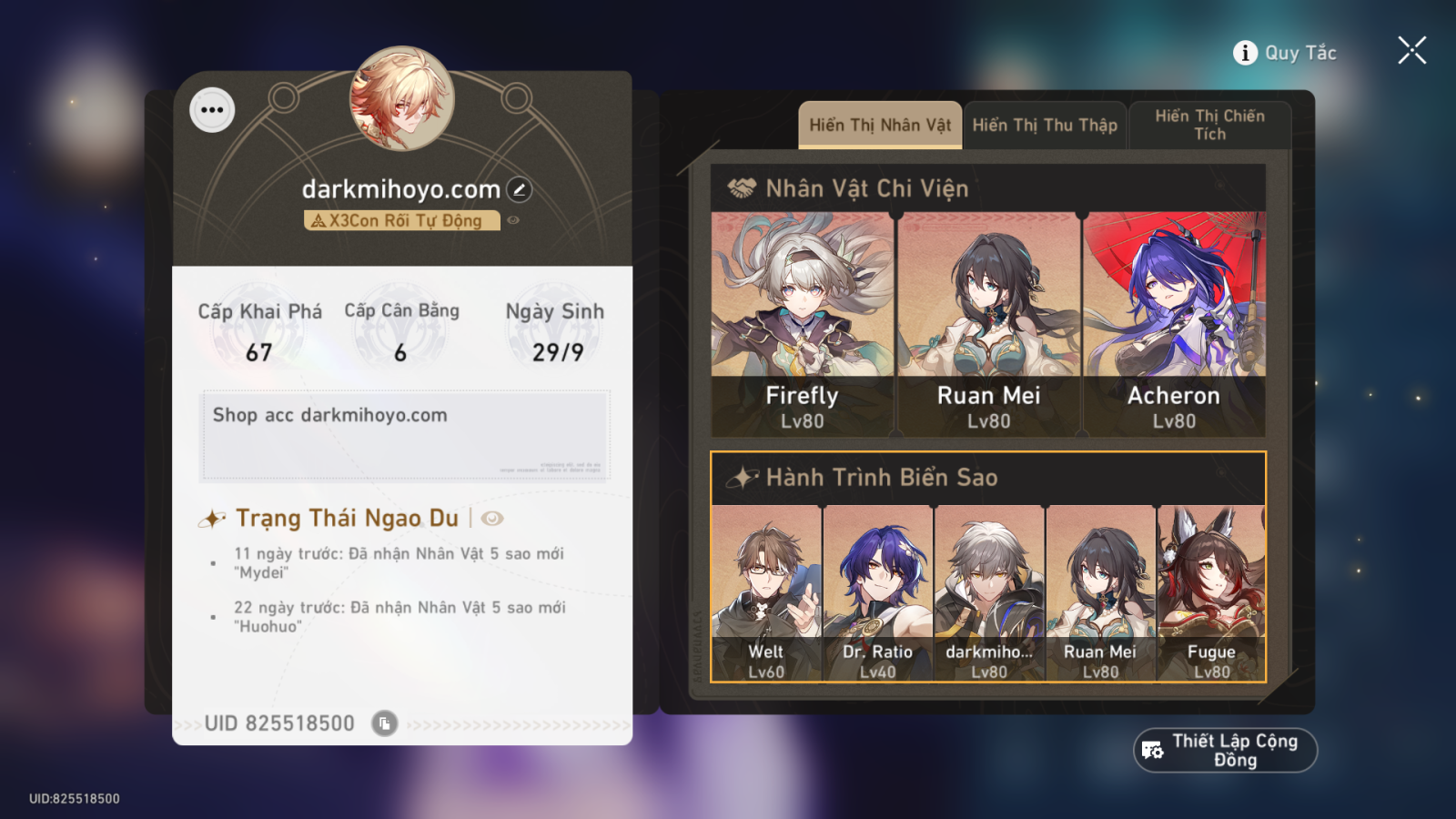
Task: Click the Cấp Khai Phá level 67 badge
Action: [x=258, y=330]
